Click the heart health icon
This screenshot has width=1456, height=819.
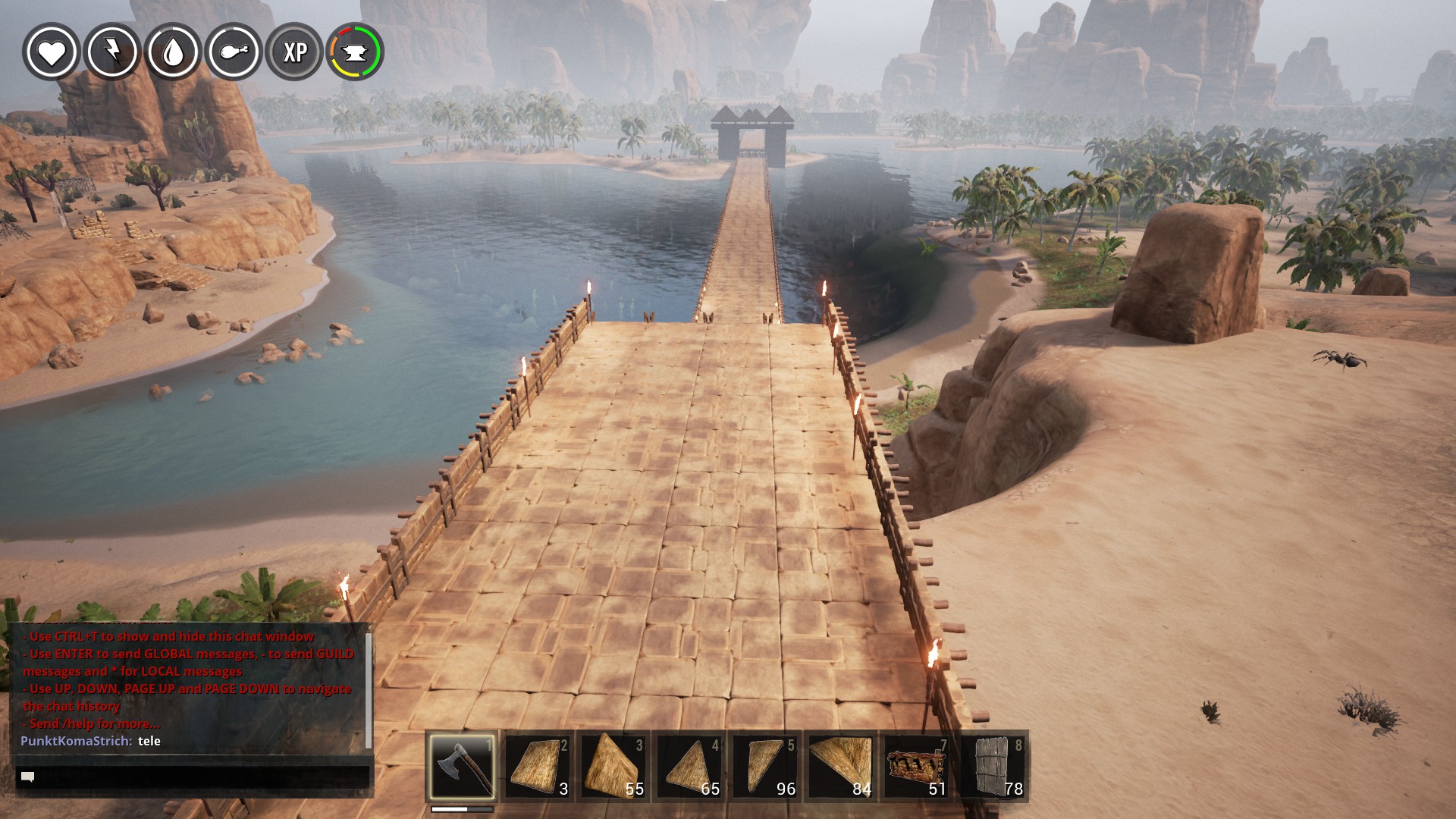pyautogui.click(x=52, y=52)
